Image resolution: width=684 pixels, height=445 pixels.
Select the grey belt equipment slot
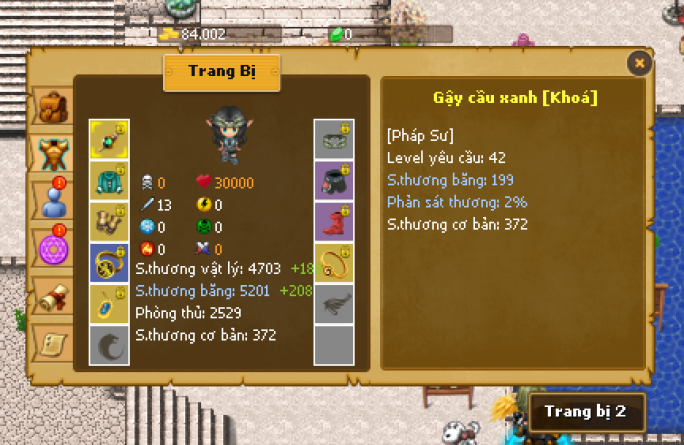coord(333,139)
